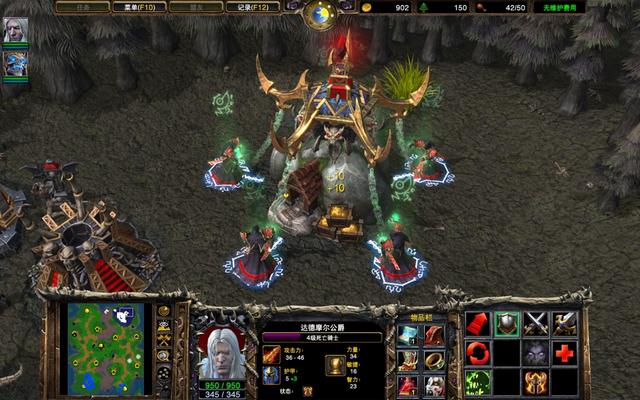Activate the golden helmet ability
Image resolution: width=640 pixels, height=400 pixels.
(x=536, y=382)
